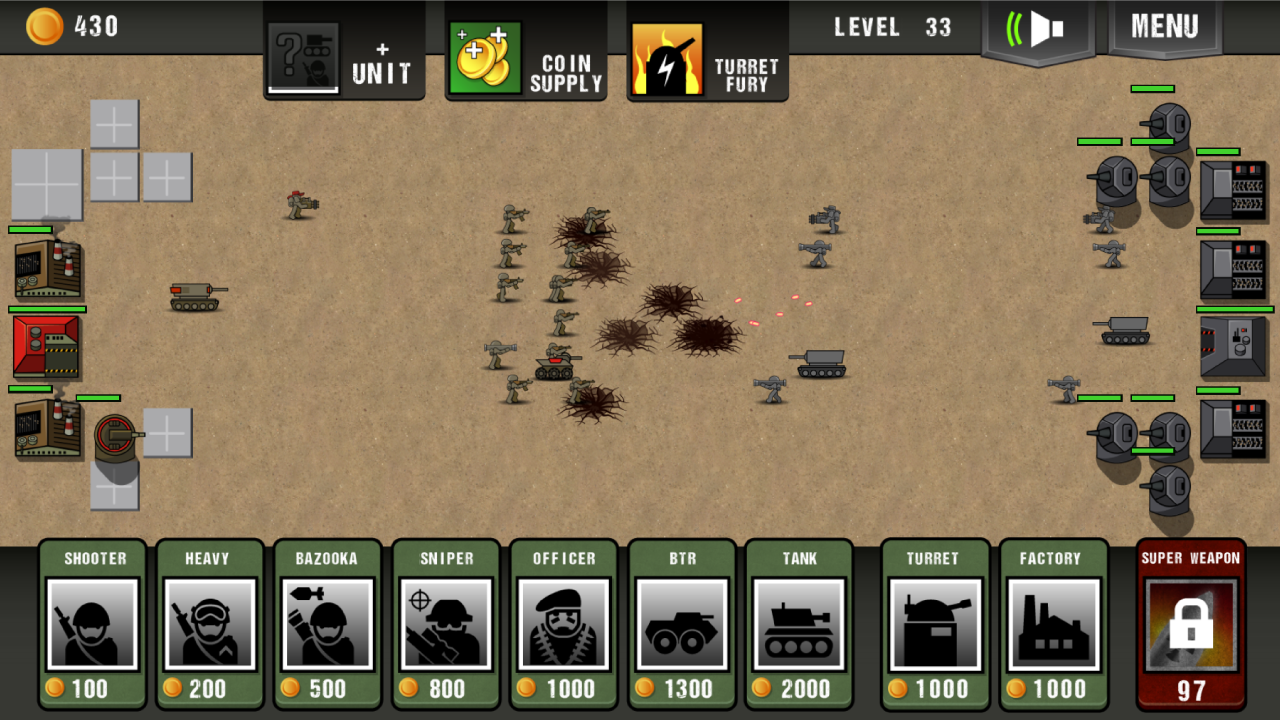
Task: Click the red factory building on the left
Action: tap(46, 348)
